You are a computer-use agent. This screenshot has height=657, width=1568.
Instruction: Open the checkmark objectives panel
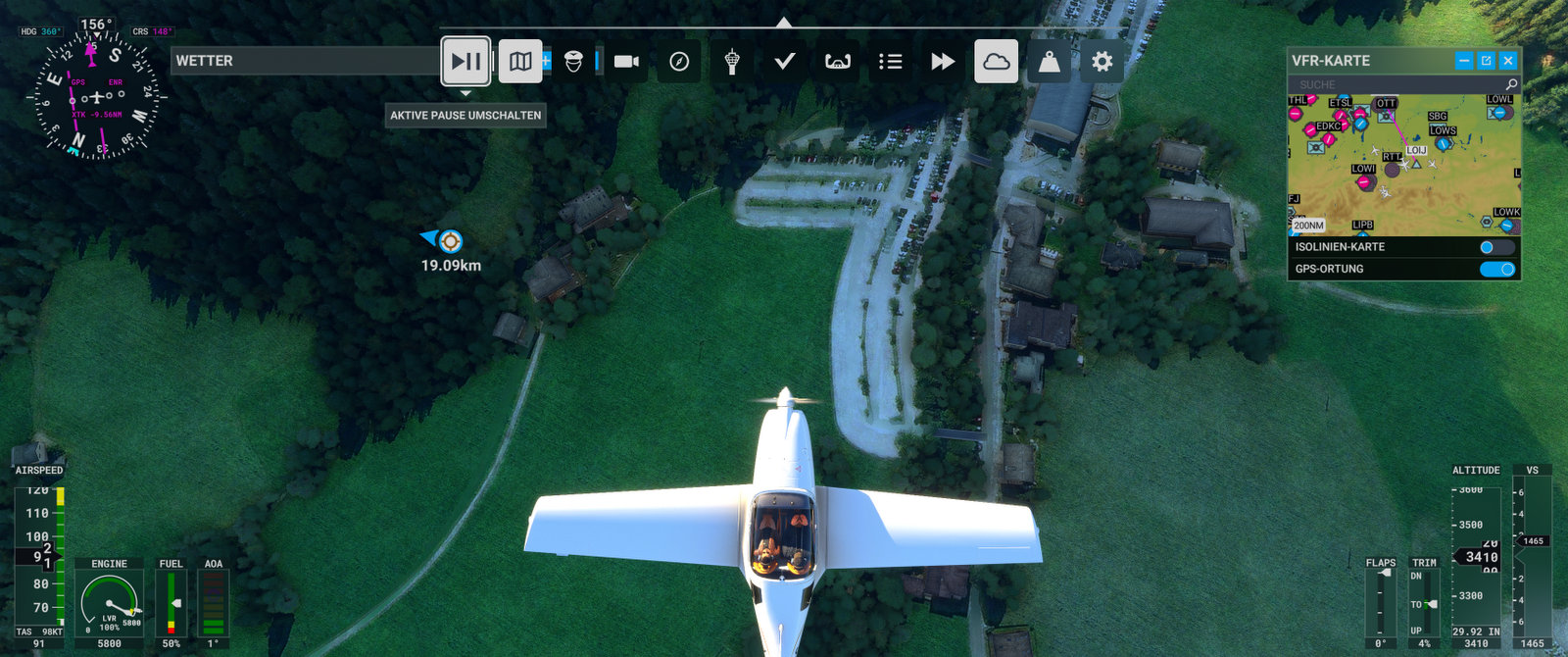(x=784, y=61)
